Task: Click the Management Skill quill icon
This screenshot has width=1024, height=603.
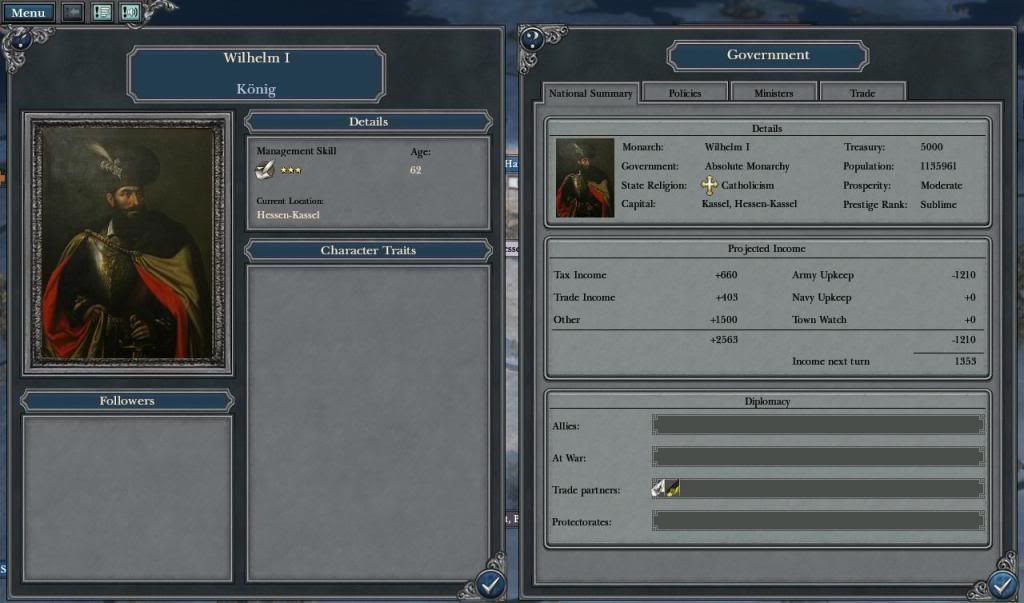Action: [x=265, y=171]
